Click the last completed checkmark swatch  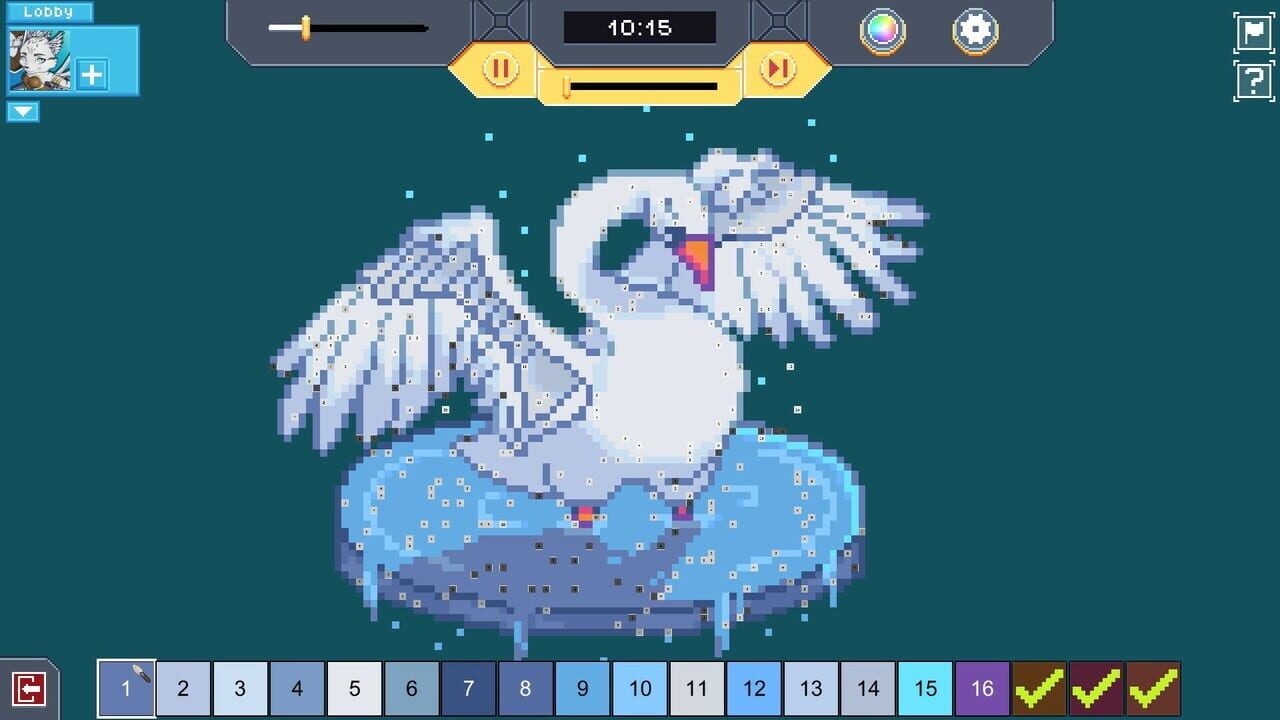[1152, 688]
